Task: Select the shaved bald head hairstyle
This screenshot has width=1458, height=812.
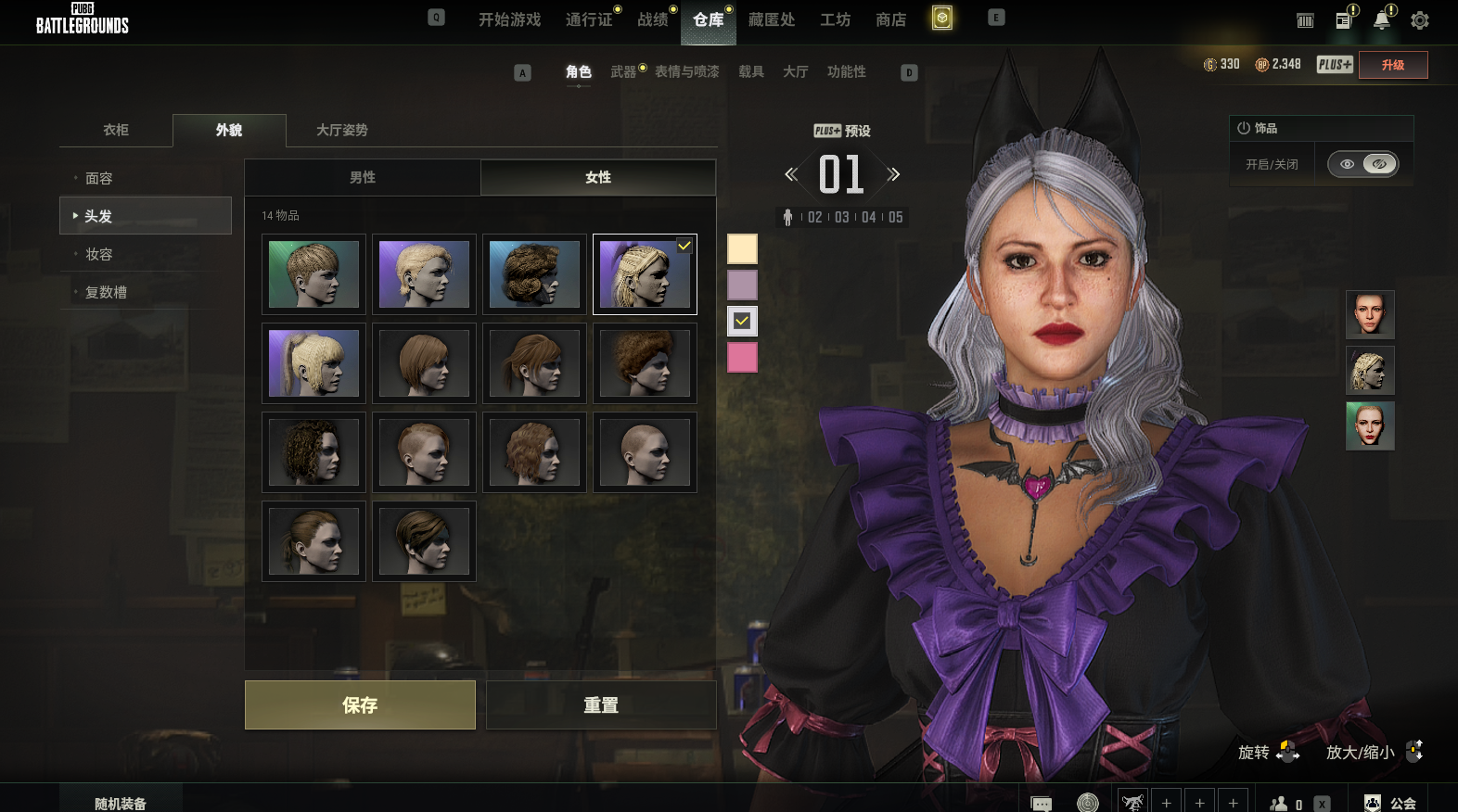Action: pos(645,452)
